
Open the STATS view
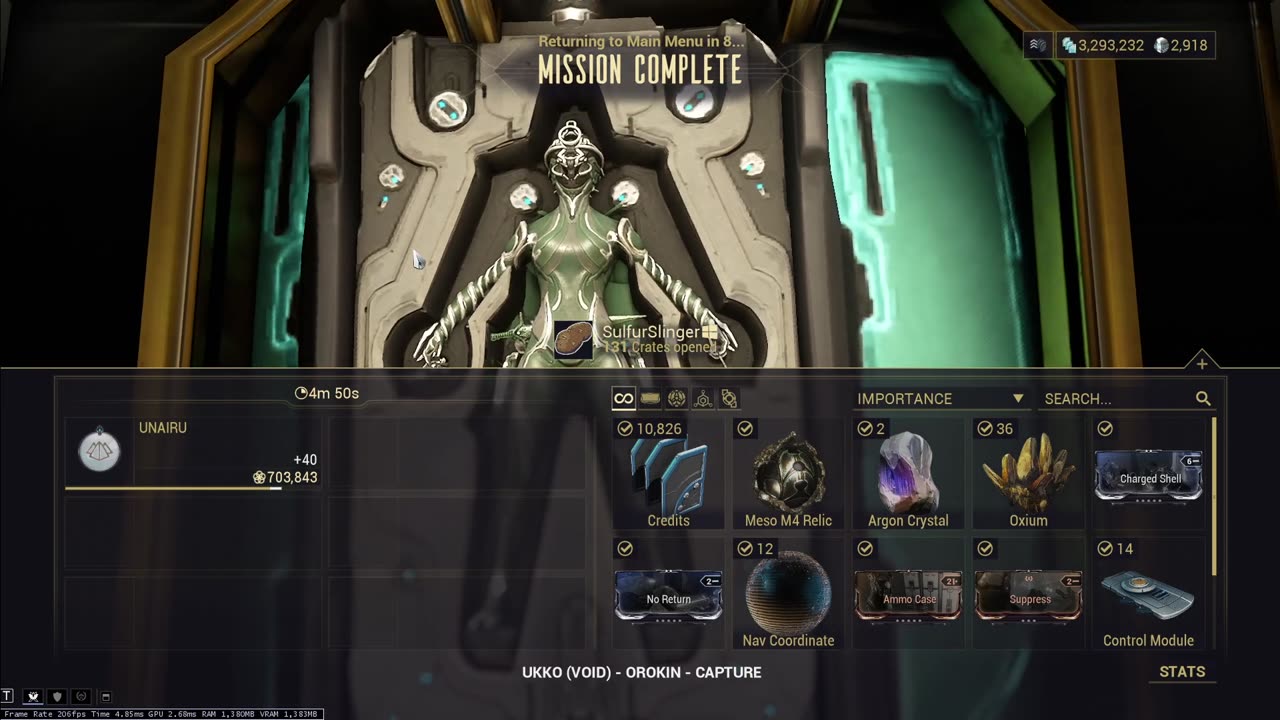(x=1182, y=672)
